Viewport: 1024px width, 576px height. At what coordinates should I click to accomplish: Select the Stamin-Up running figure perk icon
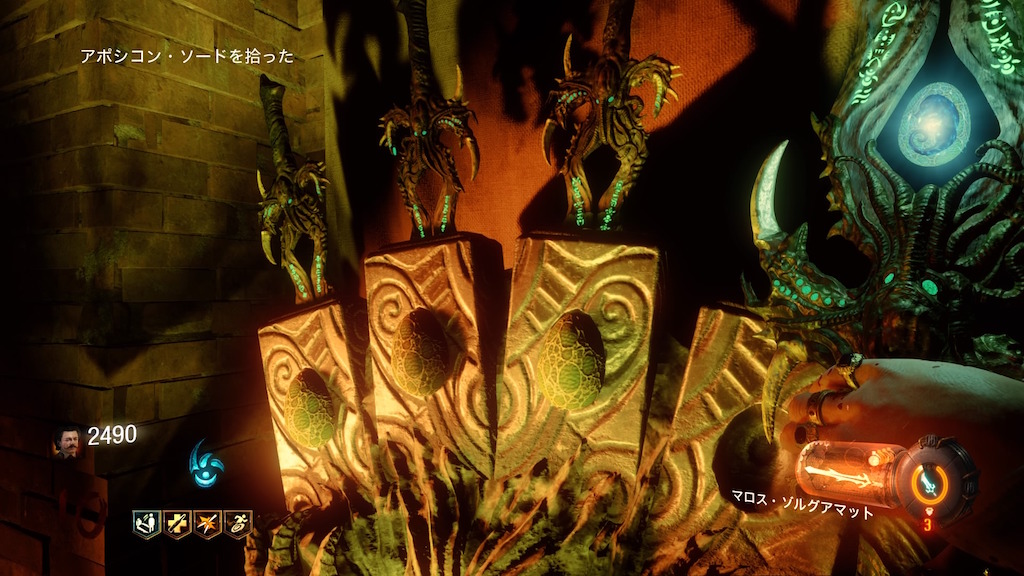(238, 523)
